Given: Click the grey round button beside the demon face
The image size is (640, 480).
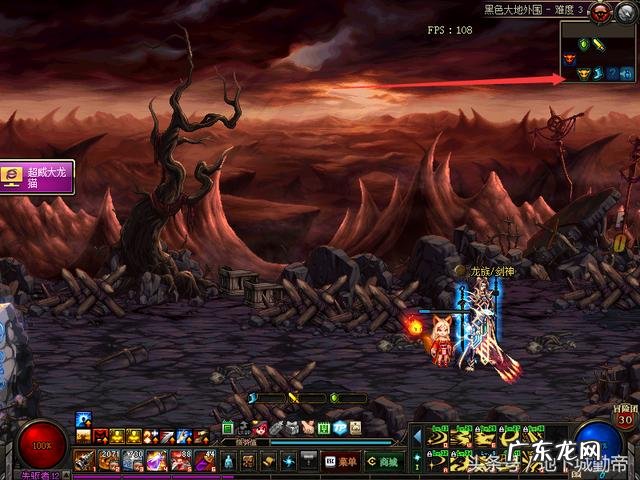Looking at the screenshot, I should click(626, 10).
